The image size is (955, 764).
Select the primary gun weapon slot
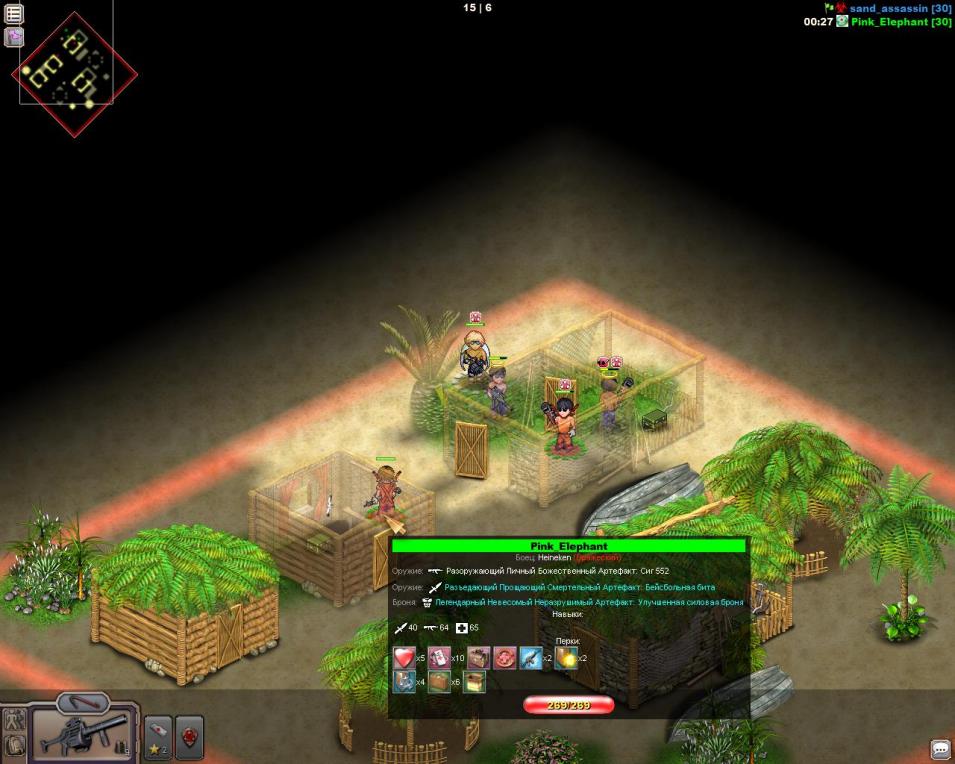tap(83, 735)
